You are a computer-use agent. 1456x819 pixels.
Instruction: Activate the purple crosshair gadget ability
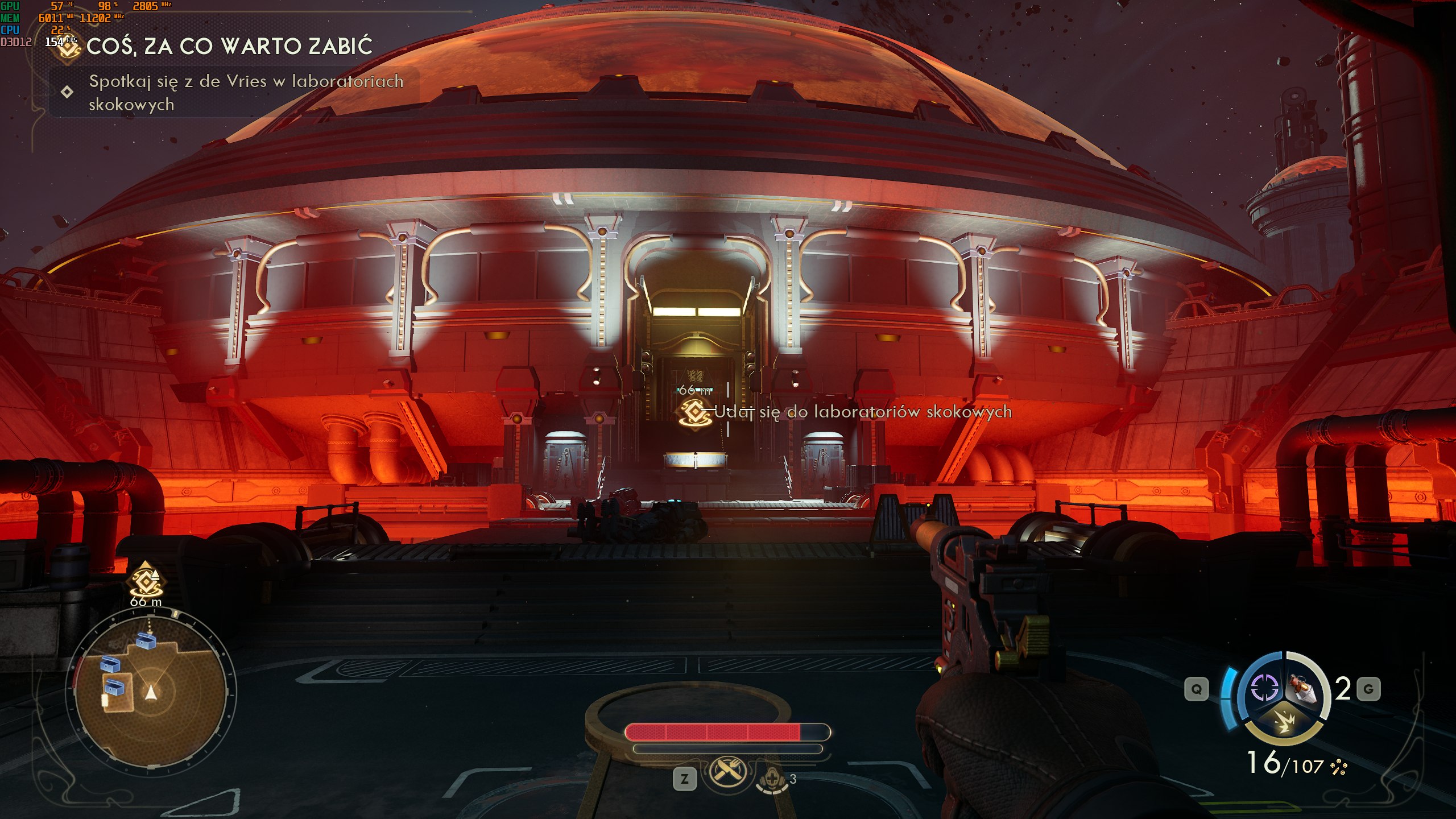click(1264, 689)
